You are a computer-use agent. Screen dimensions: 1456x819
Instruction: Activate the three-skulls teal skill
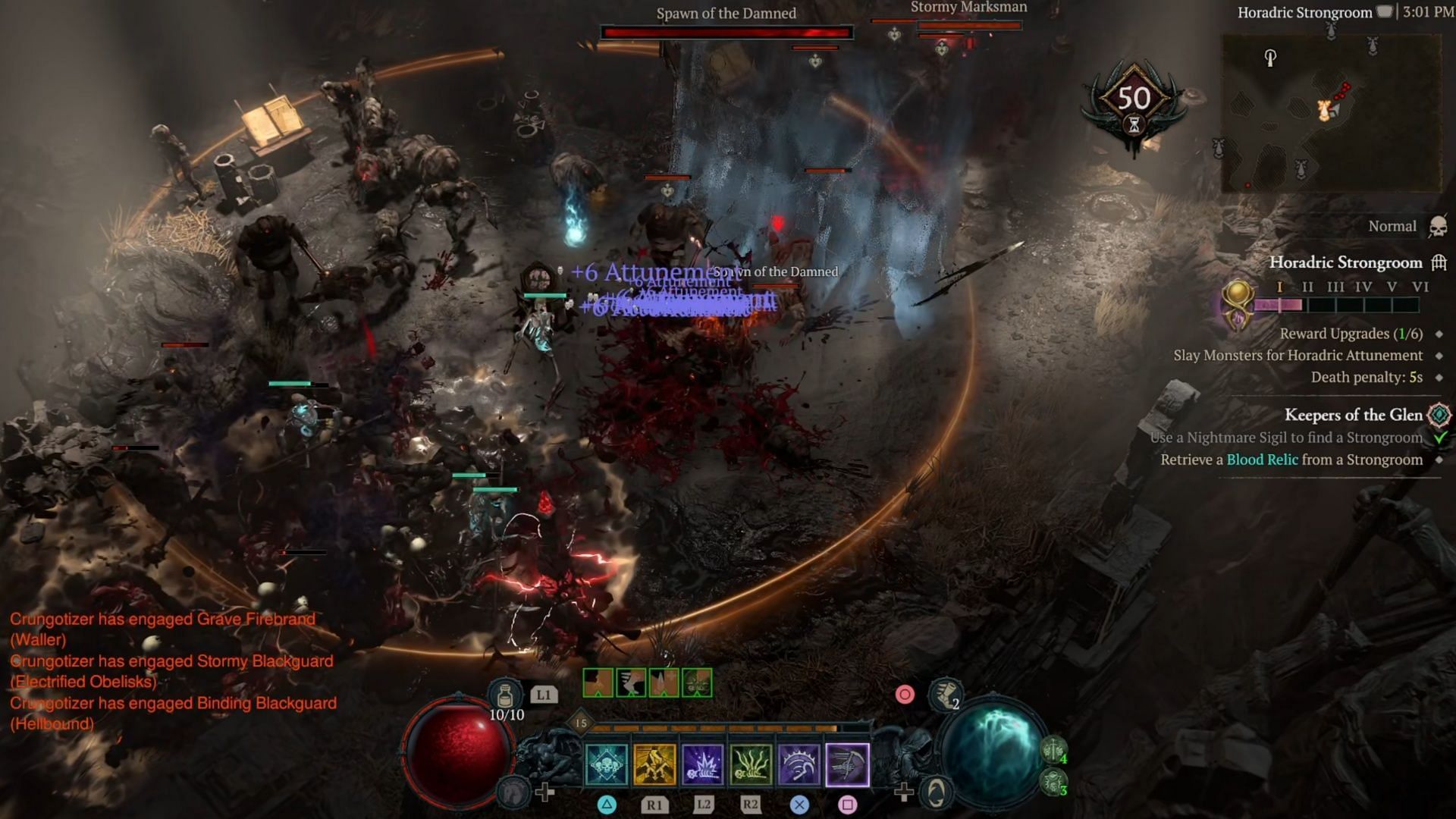tap(607, 764)
